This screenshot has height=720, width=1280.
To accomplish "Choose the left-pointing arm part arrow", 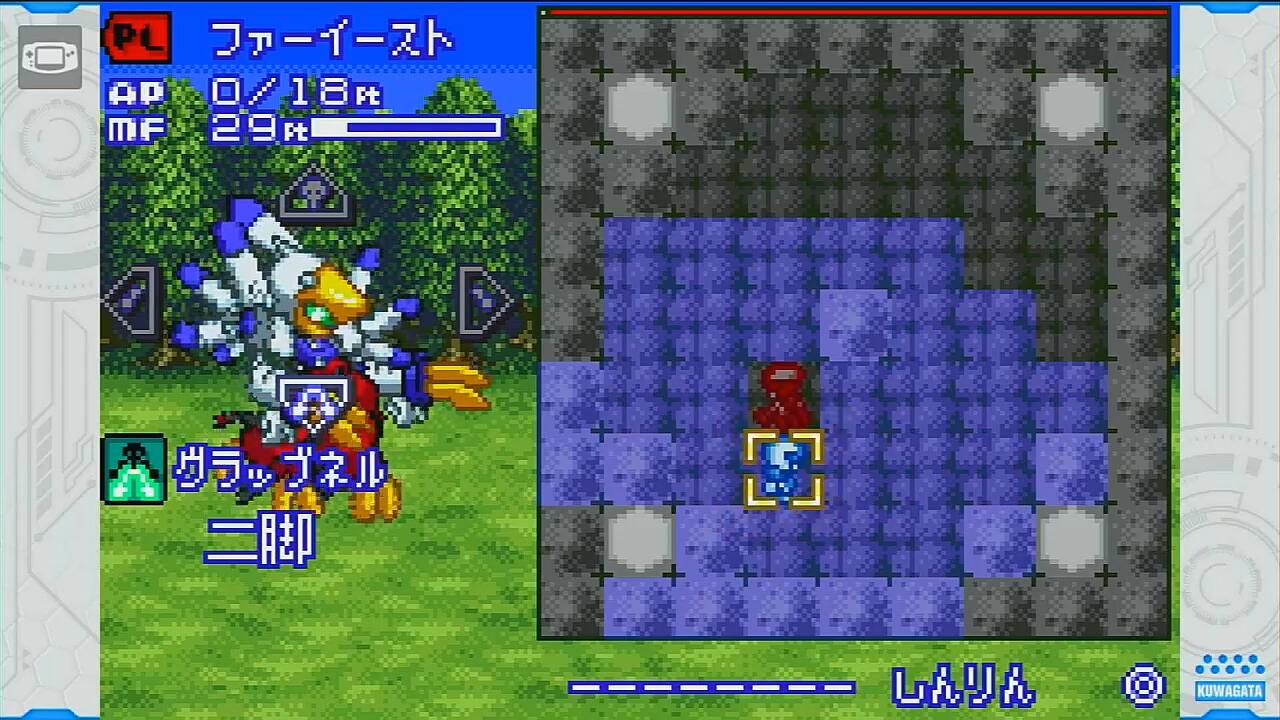I will click(131, 300).
